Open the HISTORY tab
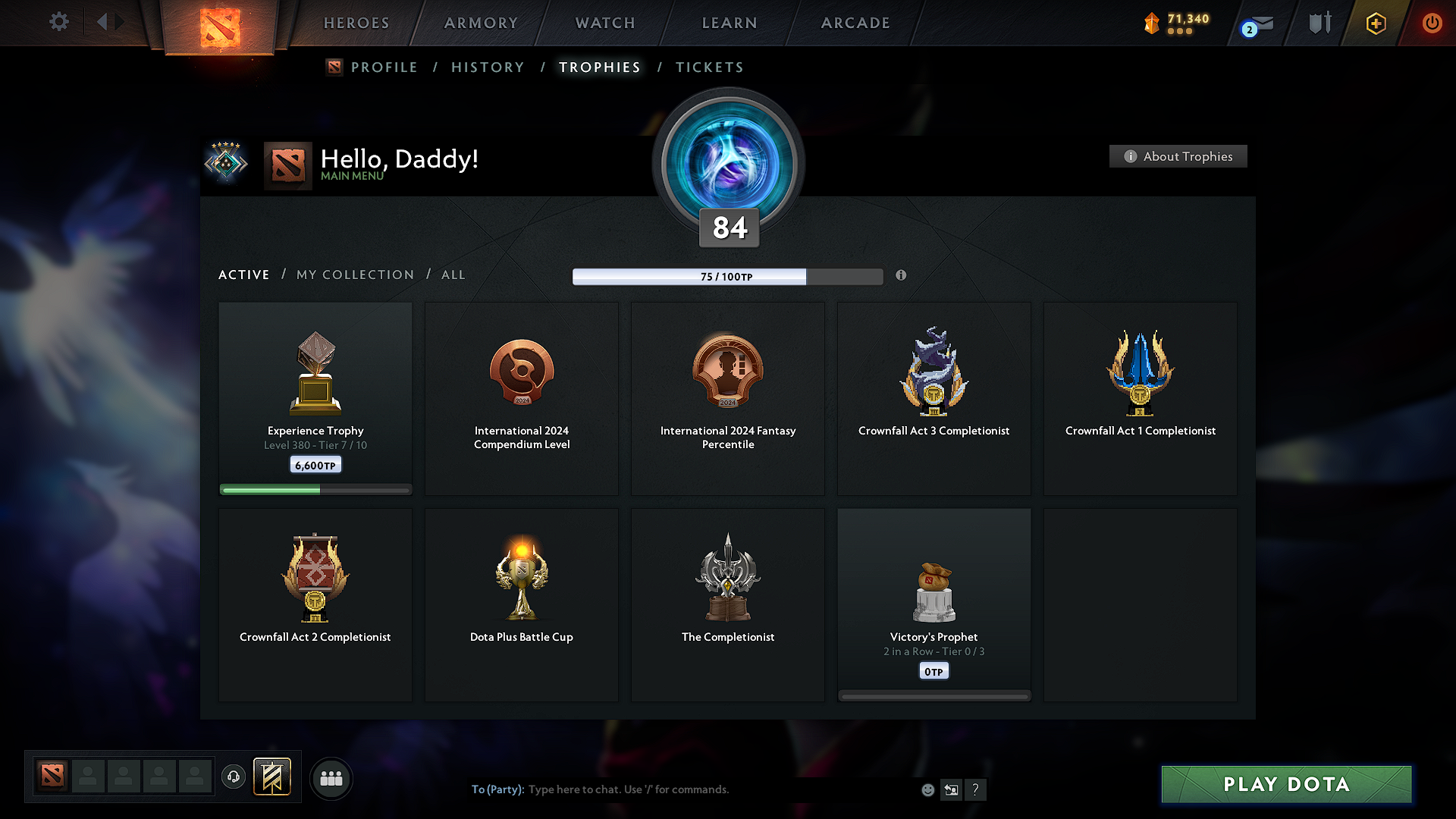 [x=488, y=67]
